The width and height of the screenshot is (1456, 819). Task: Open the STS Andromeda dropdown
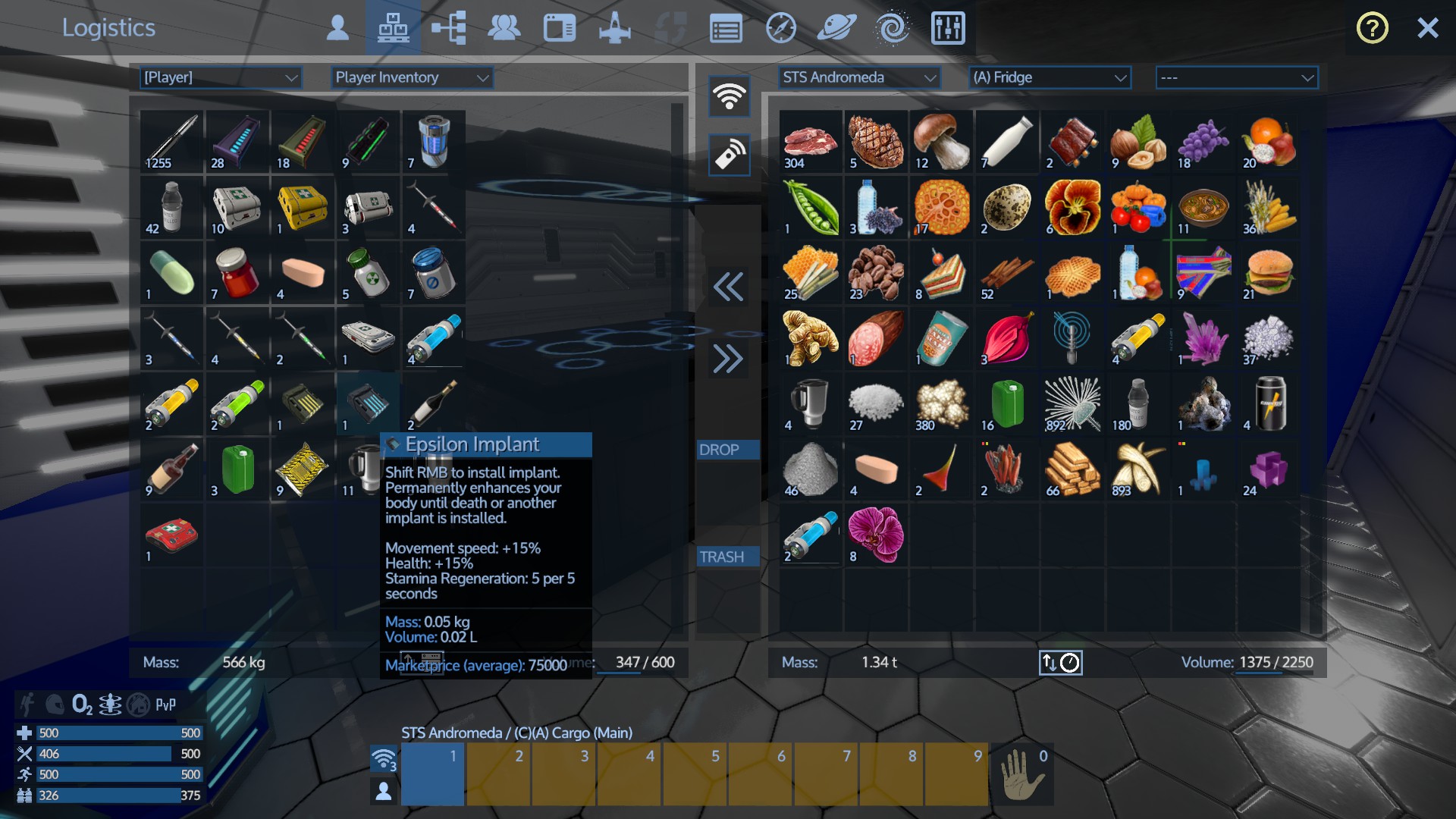pos(858,77)
